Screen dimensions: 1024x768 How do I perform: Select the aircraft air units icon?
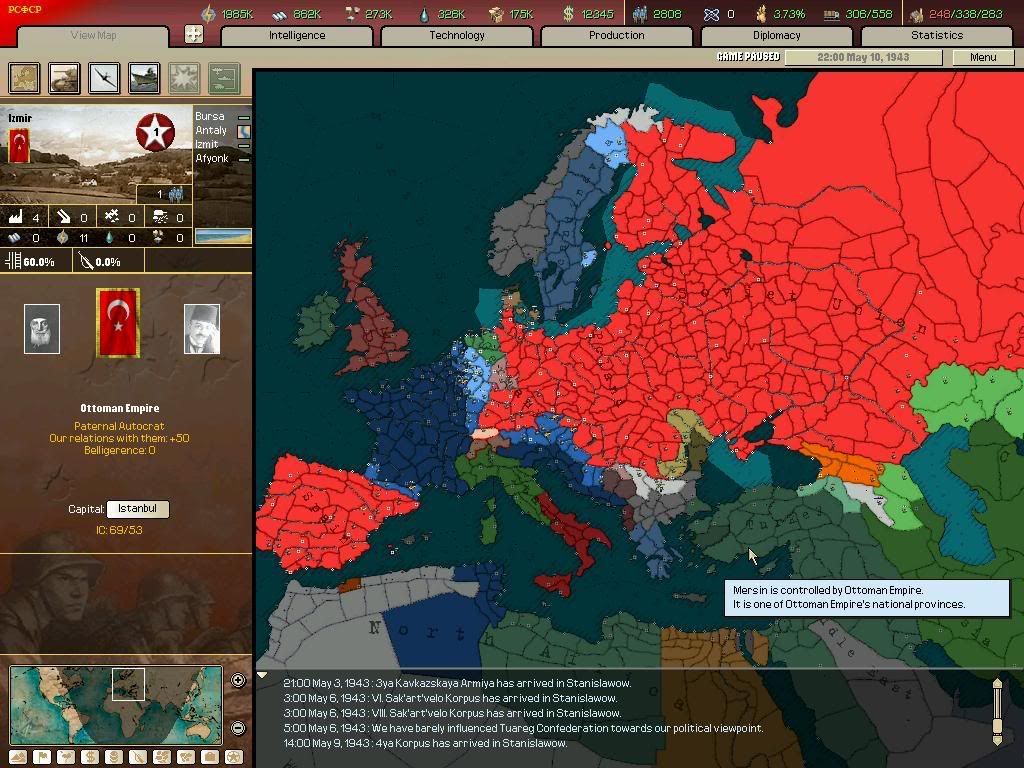(104, 77)
